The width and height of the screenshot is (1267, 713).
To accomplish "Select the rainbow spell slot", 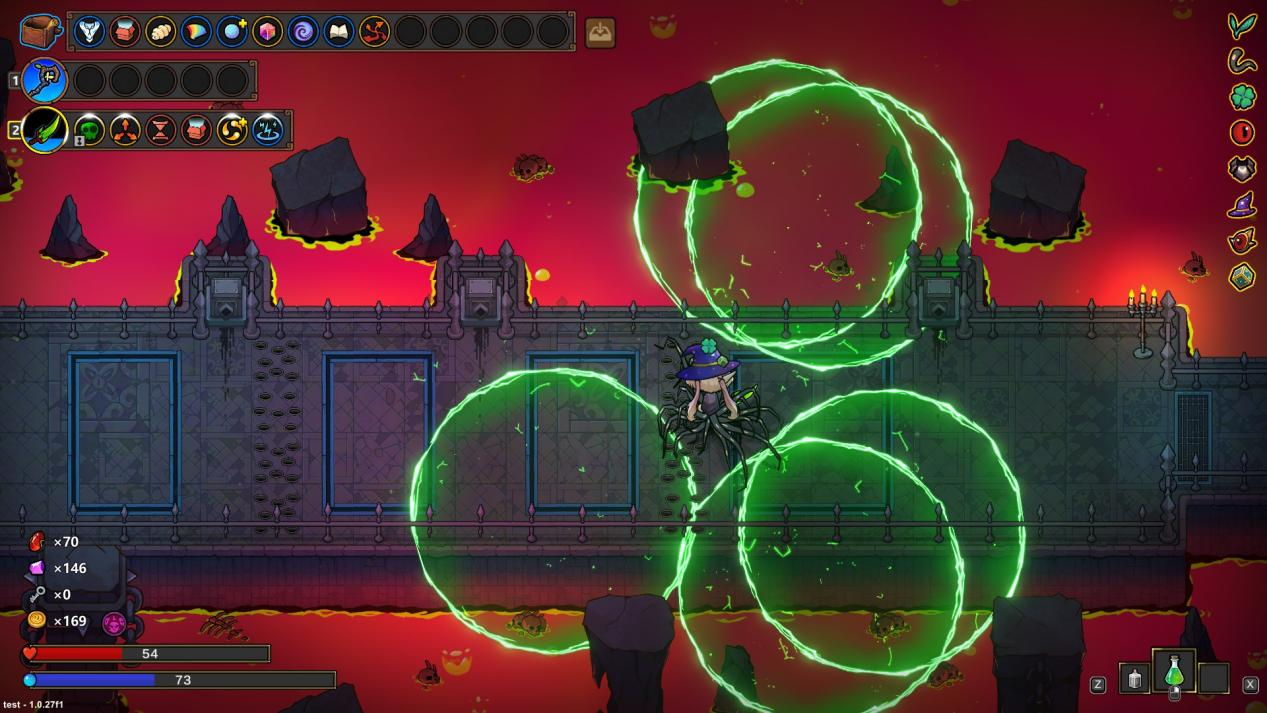I will click(196, 32).
